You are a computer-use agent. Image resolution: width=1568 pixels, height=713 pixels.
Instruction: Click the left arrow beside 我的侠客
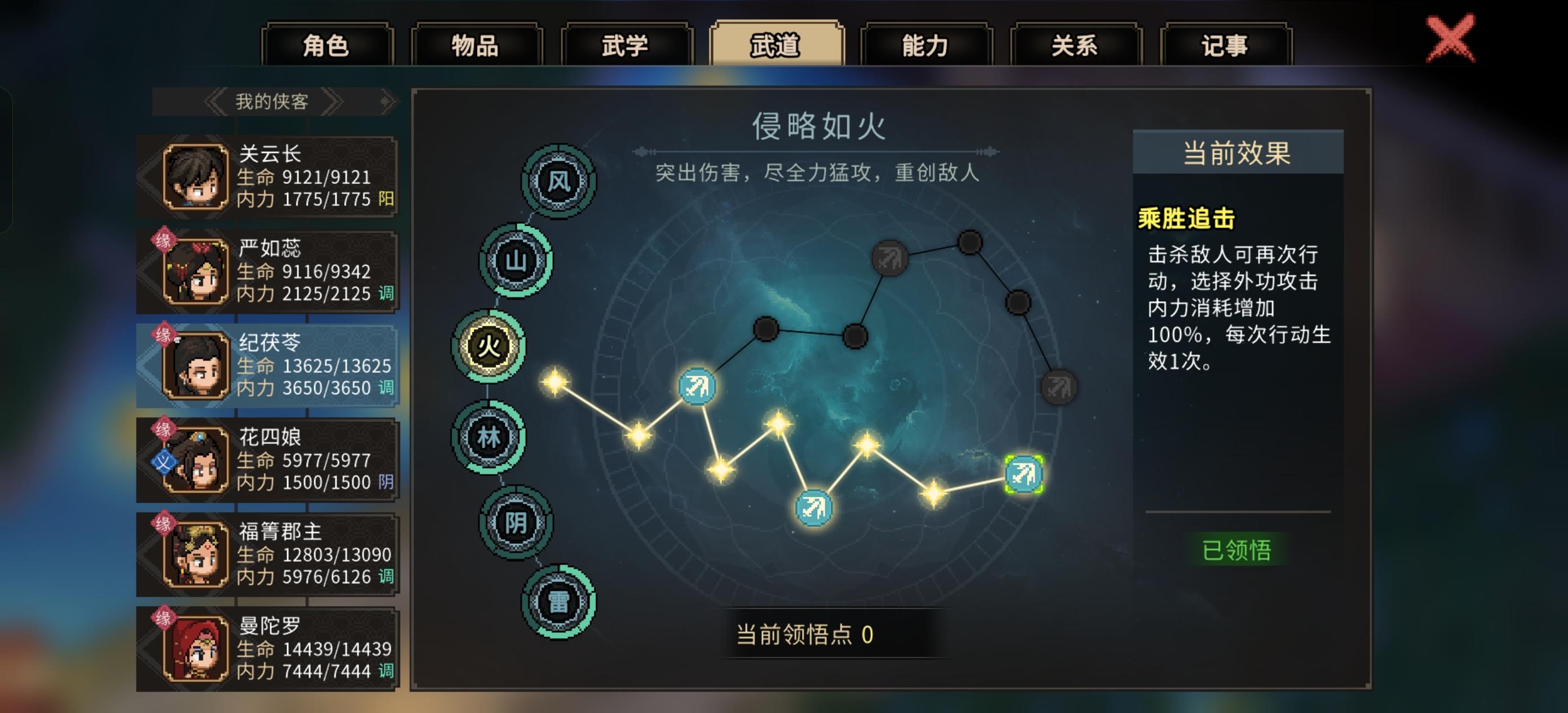tap(216, 101)
